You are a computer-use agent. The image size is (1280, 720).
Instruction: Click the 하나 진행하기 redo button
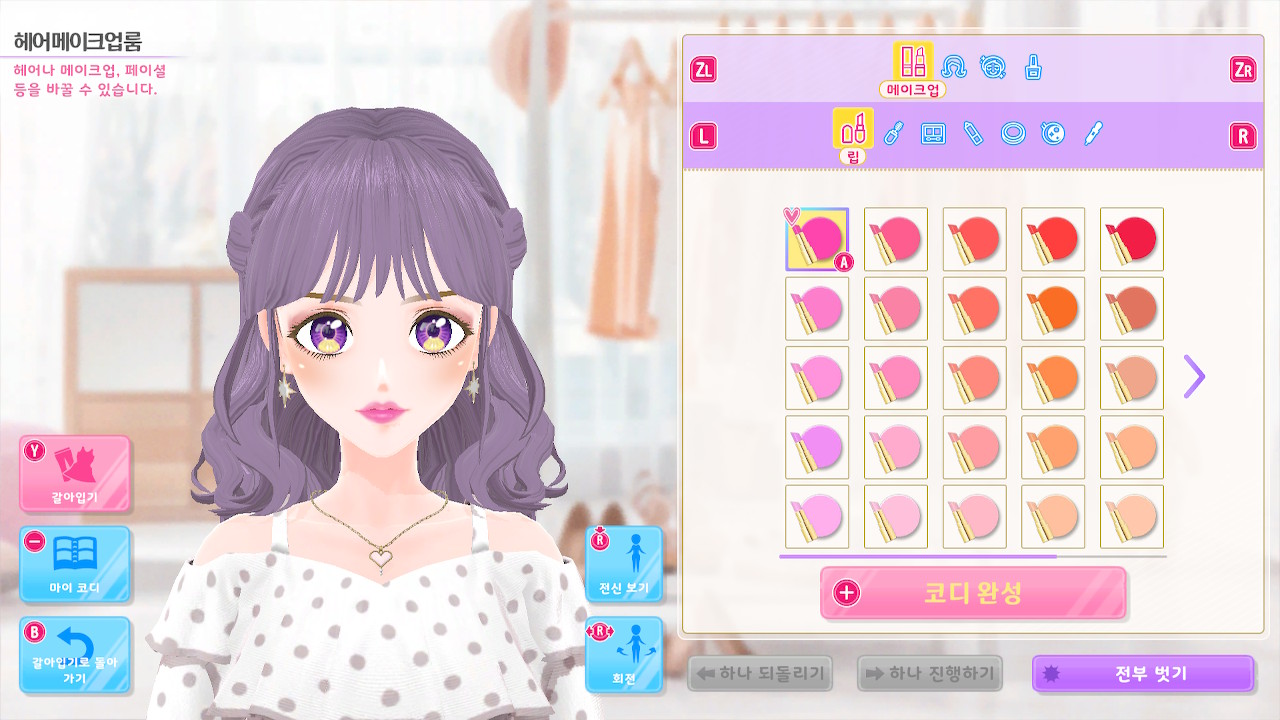point(929,674)
